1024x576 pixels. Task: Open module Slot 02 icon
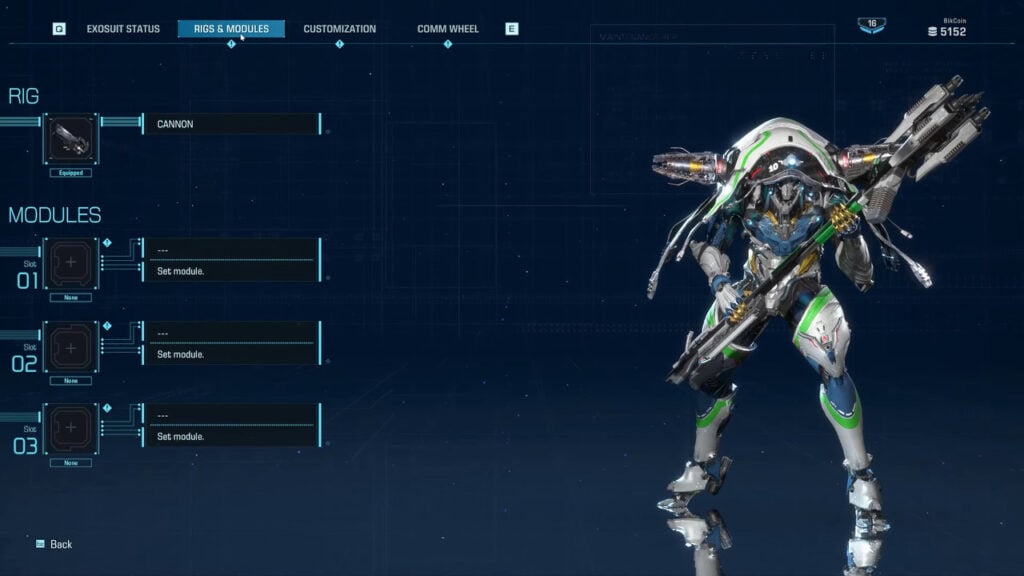pos(71,347)
